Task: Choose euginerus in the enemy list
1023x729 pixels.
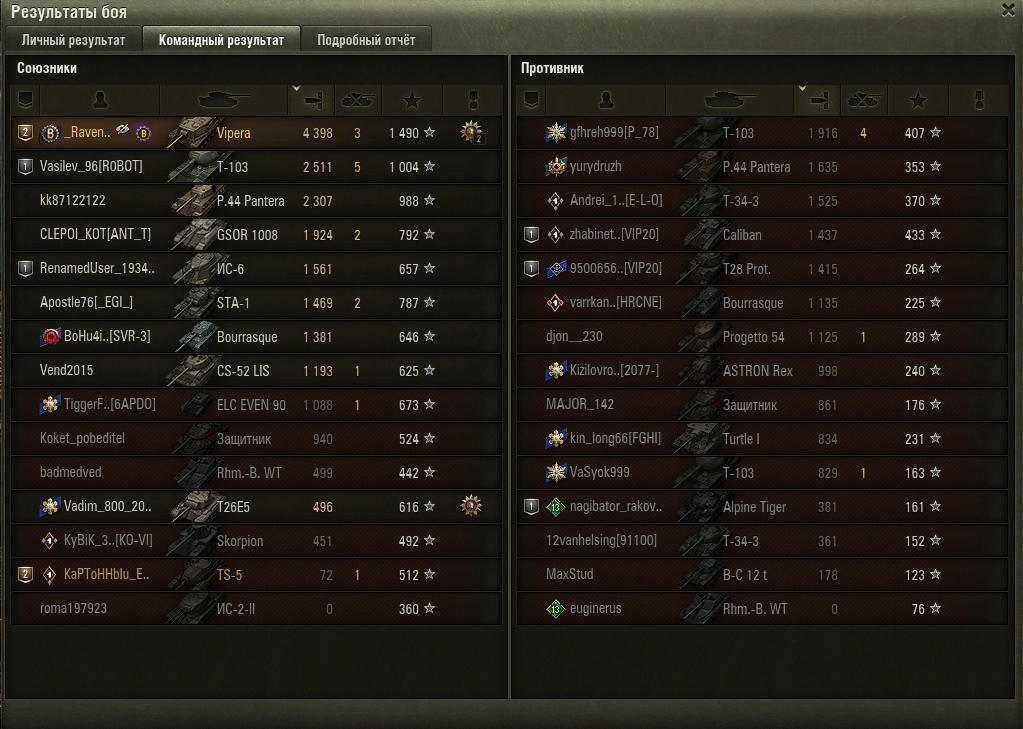Action: click(596, 609)
